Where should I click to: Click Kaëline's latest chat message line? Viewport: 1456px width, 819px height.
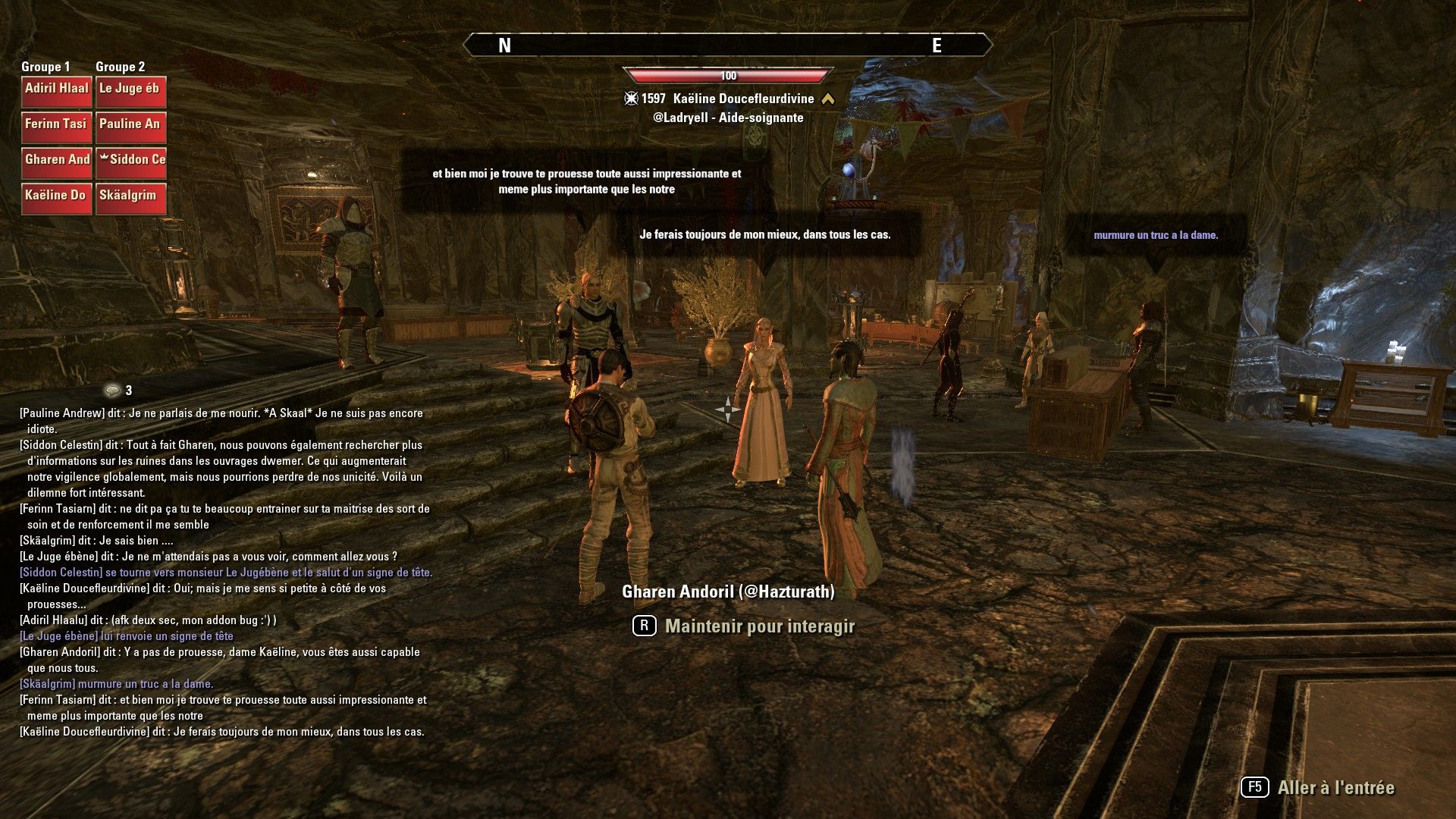click(222, 732)
